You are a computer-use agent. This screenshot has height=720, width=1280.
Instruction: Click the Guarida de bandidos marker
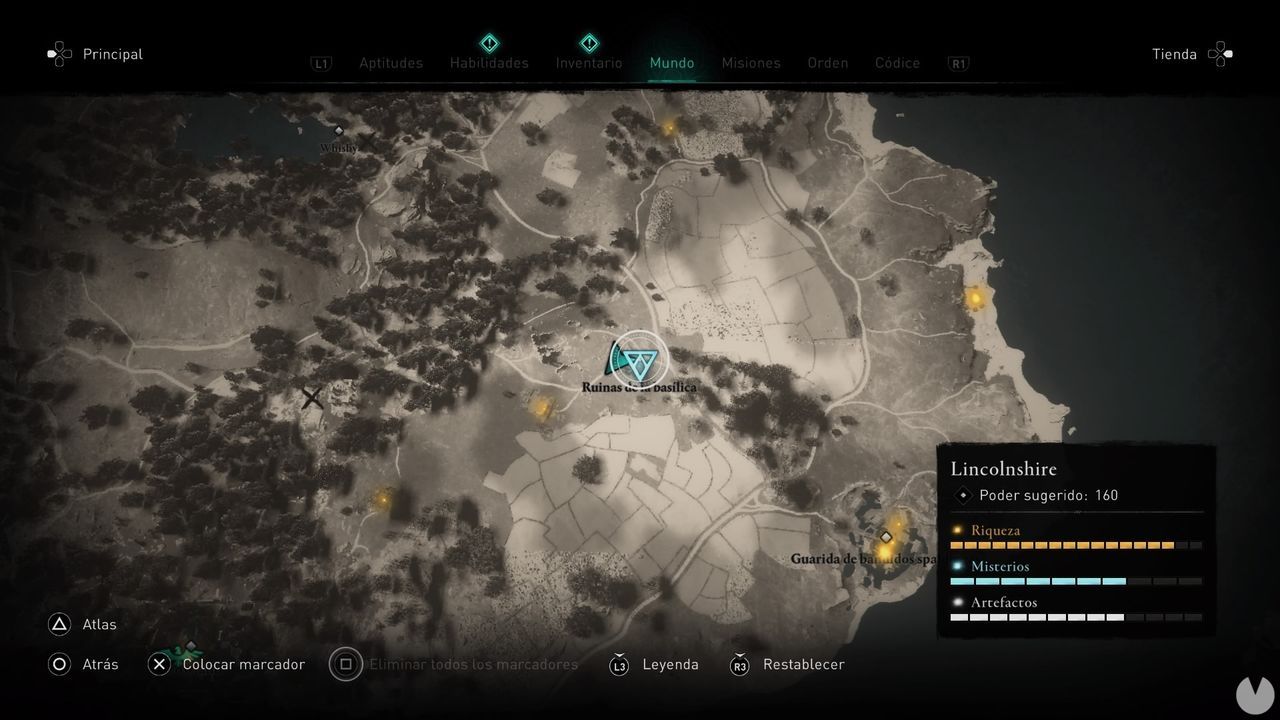tap(886, 537)
